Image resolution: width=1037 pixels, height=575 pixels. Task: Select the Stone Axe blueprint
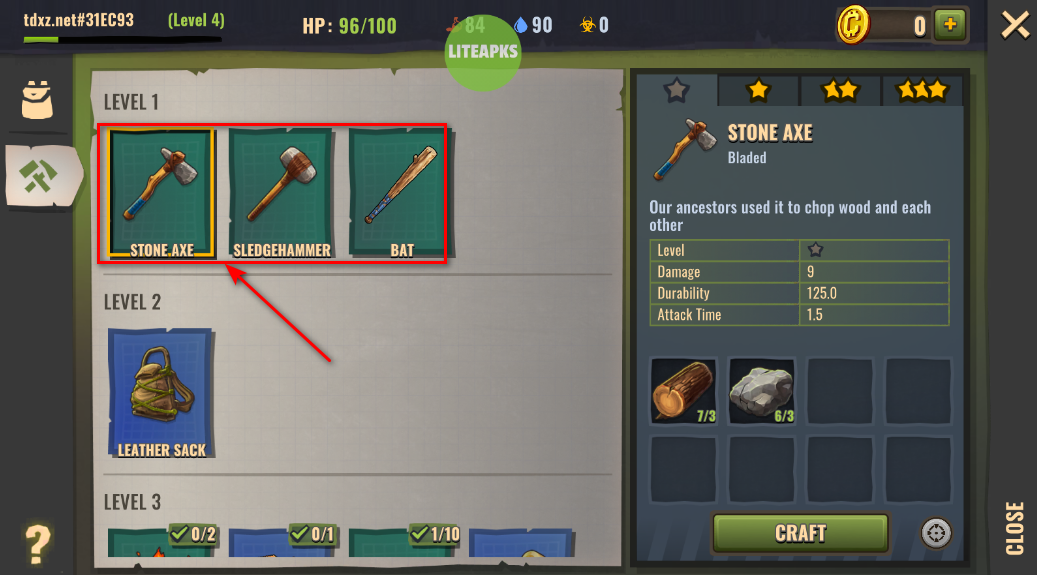point(161,193)
